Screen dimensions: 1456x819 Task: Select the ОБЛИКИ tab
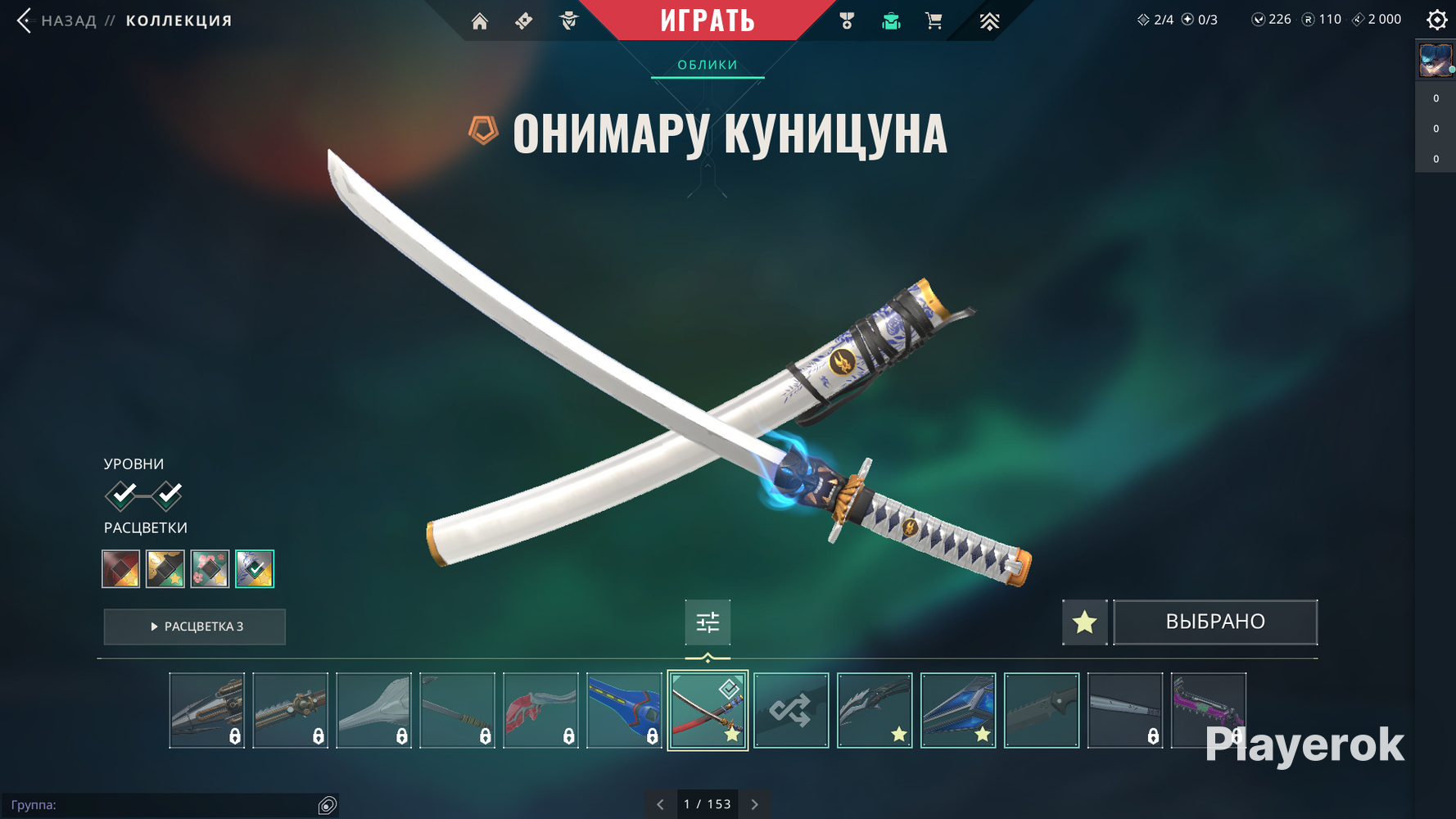(706, 64)
